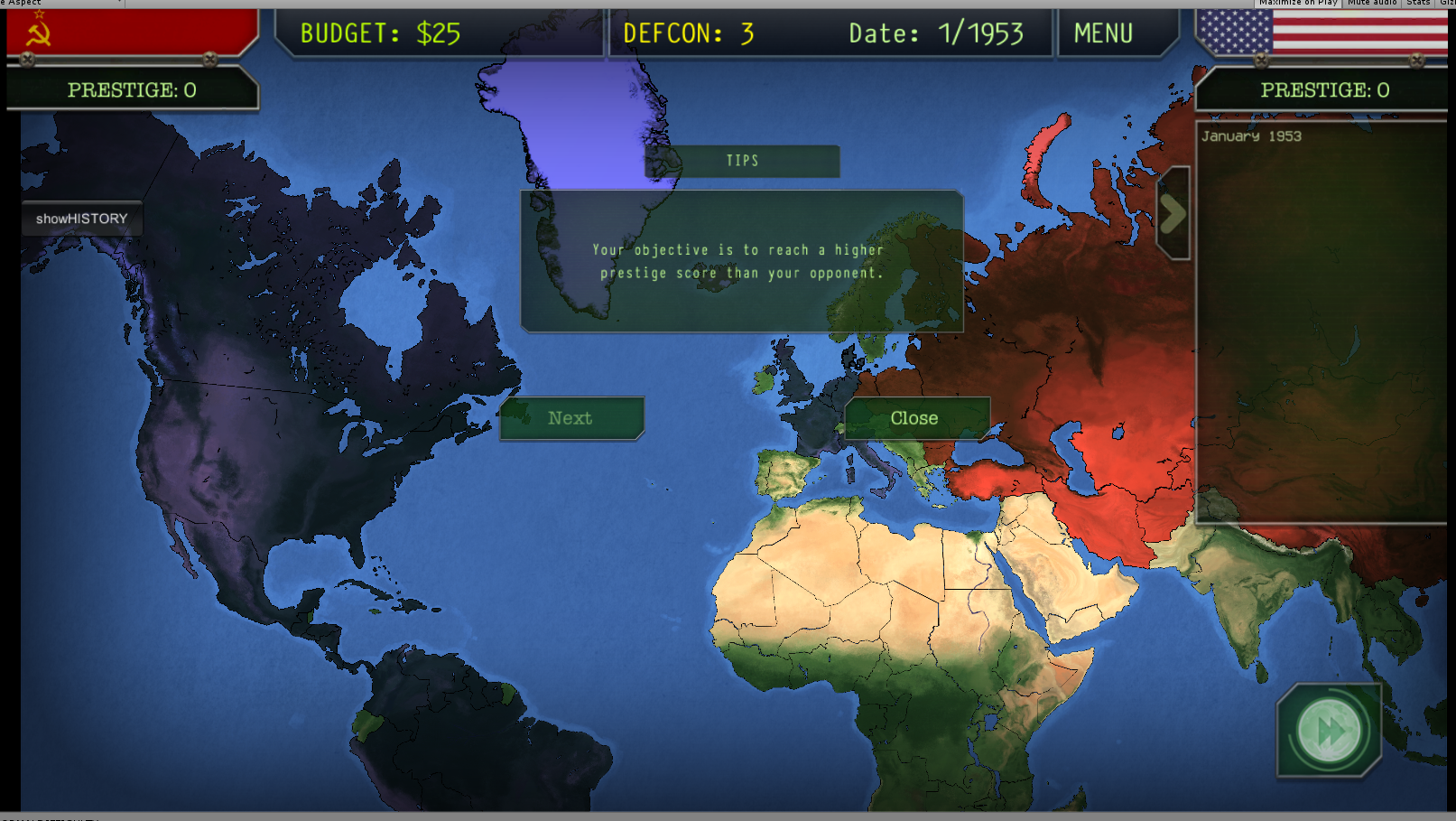Click the DEFCON: 3 indicator
This screenshot has height=821, width=1456.
tap(688, 33)
